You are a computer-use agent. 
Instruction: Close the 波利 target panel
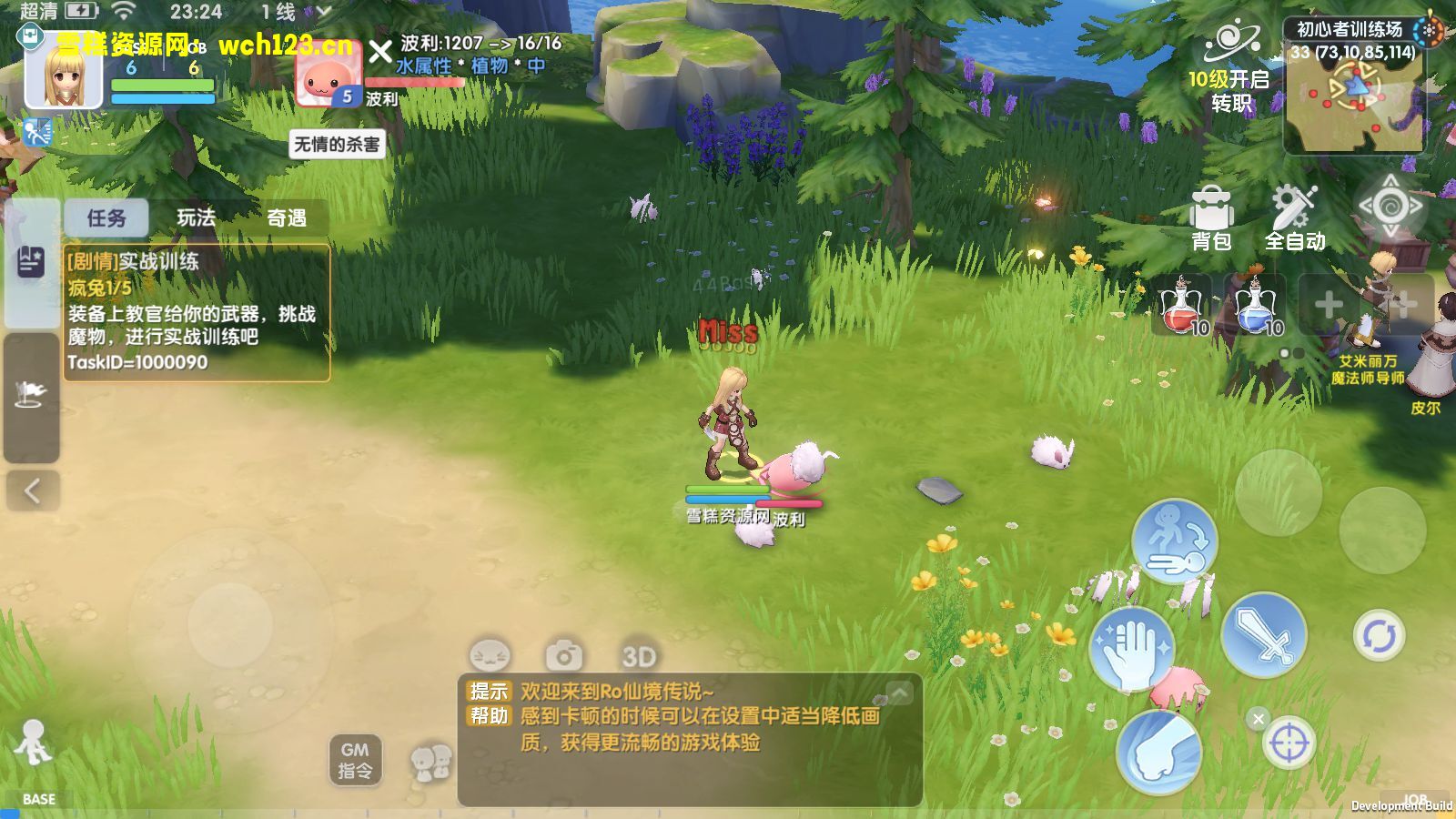tap(380, 52)
